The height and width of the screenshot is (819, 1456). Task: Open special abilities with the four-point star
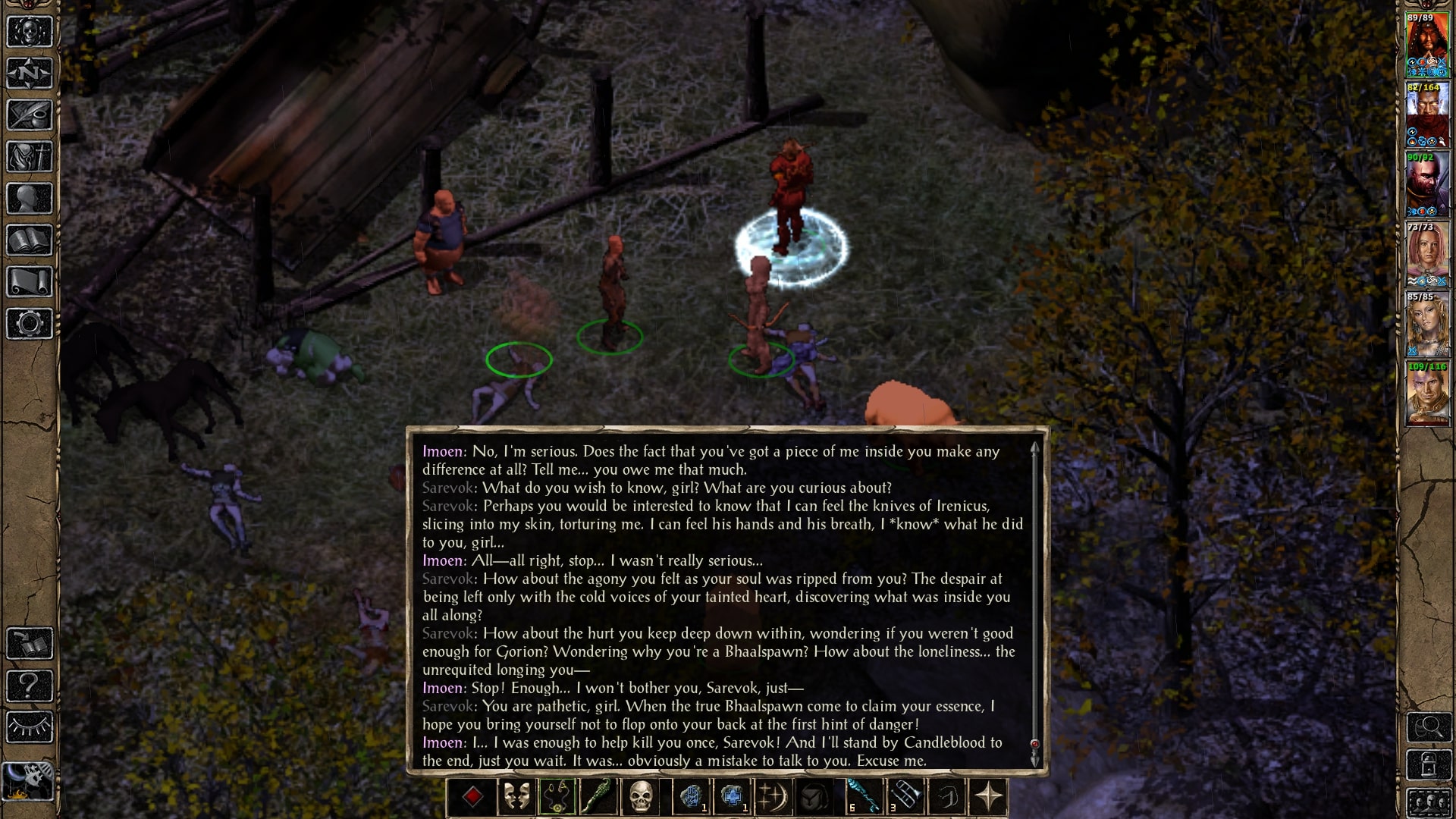(x=988, y=797)
